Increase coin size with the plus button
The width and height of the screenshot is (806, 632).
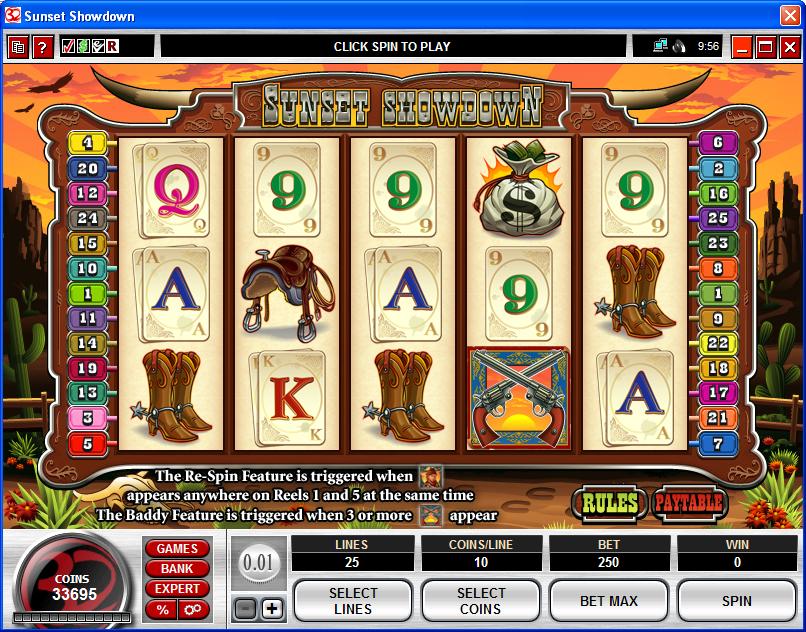pos(272,608)
